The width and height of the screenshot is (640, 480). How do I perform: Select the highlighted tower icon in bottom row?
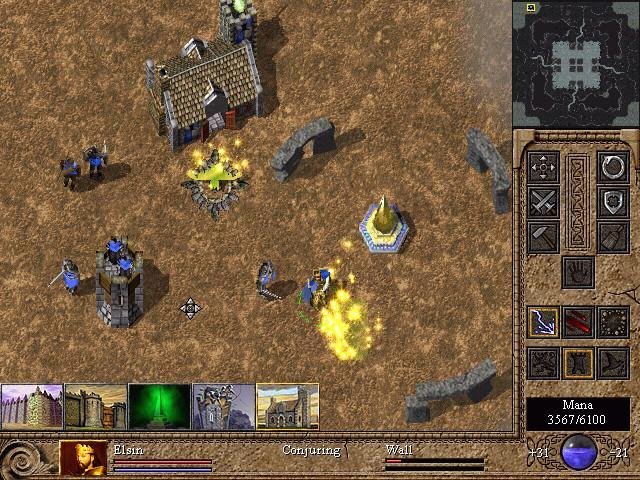pos(578,362)
